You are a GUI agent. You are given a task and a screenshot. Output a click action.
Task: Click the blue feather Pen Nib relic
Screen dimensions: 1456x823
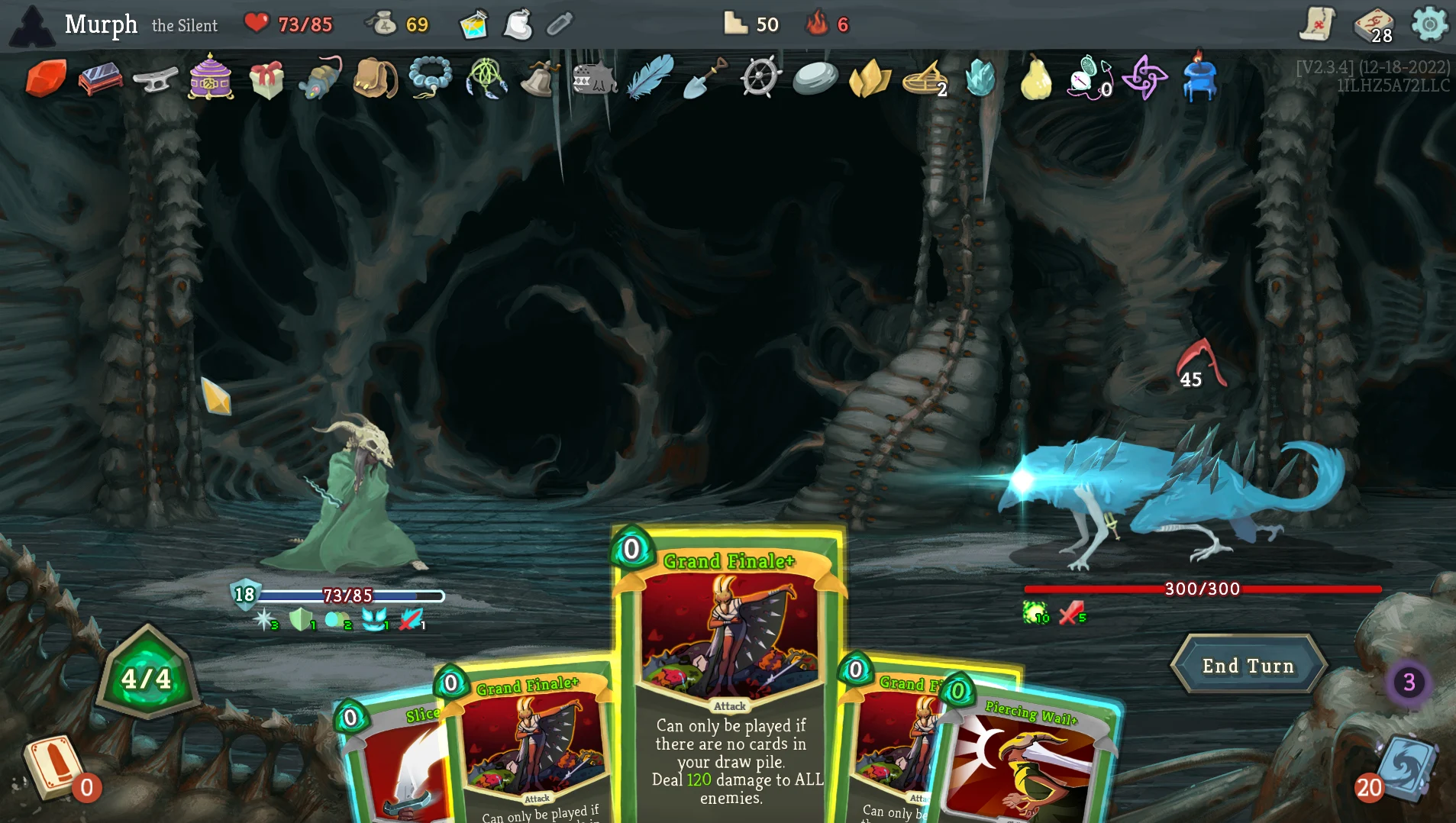[647, 80]
